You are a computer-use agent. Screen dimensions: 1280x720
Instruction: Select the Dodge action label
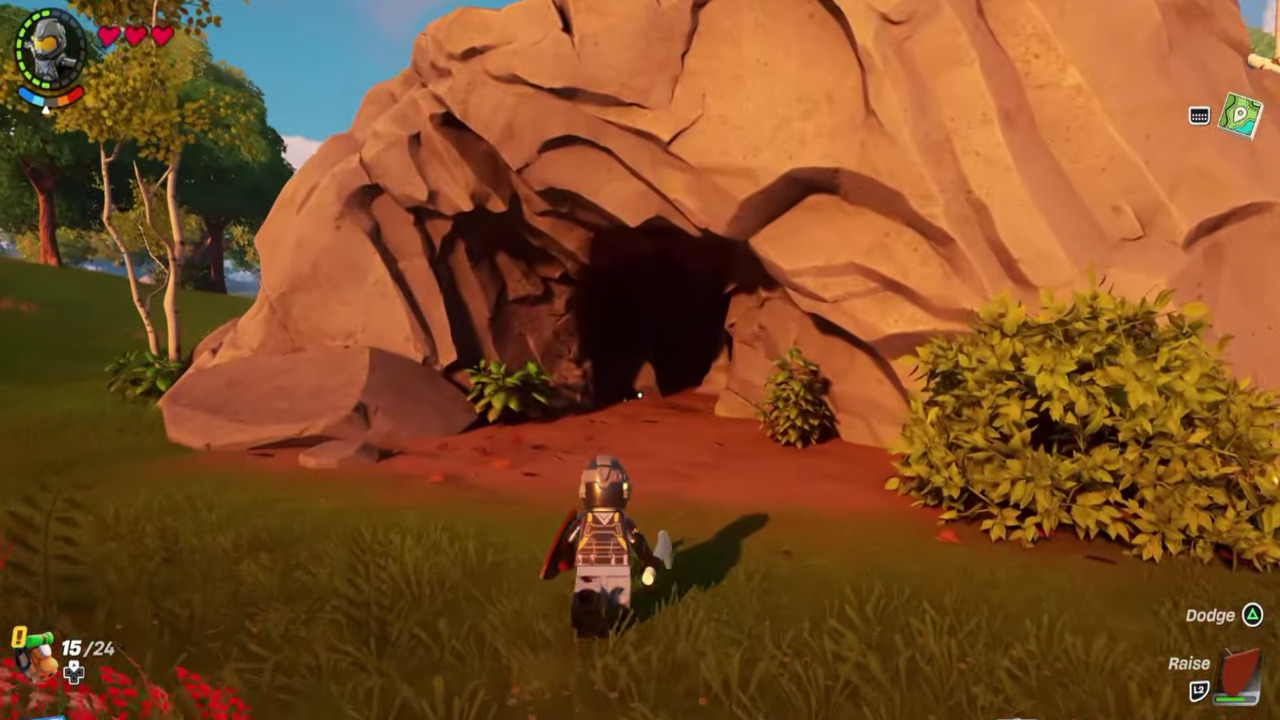pyautogui.click(x=1211, y=615)
